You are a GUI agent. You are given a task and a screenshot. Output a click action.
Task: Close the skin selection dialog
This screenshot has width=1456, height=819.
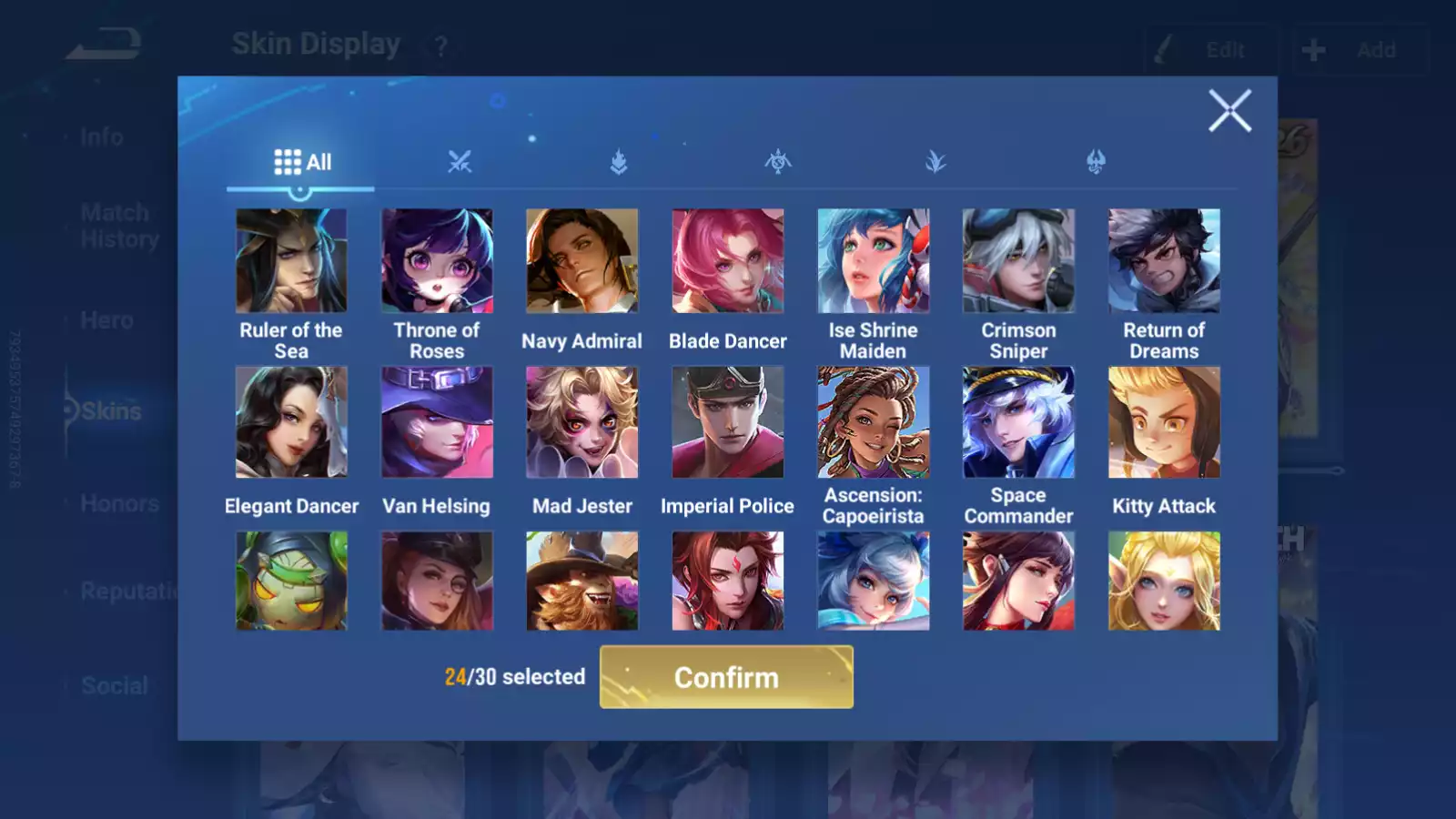pyautogui.click(x=1229, y=111)
